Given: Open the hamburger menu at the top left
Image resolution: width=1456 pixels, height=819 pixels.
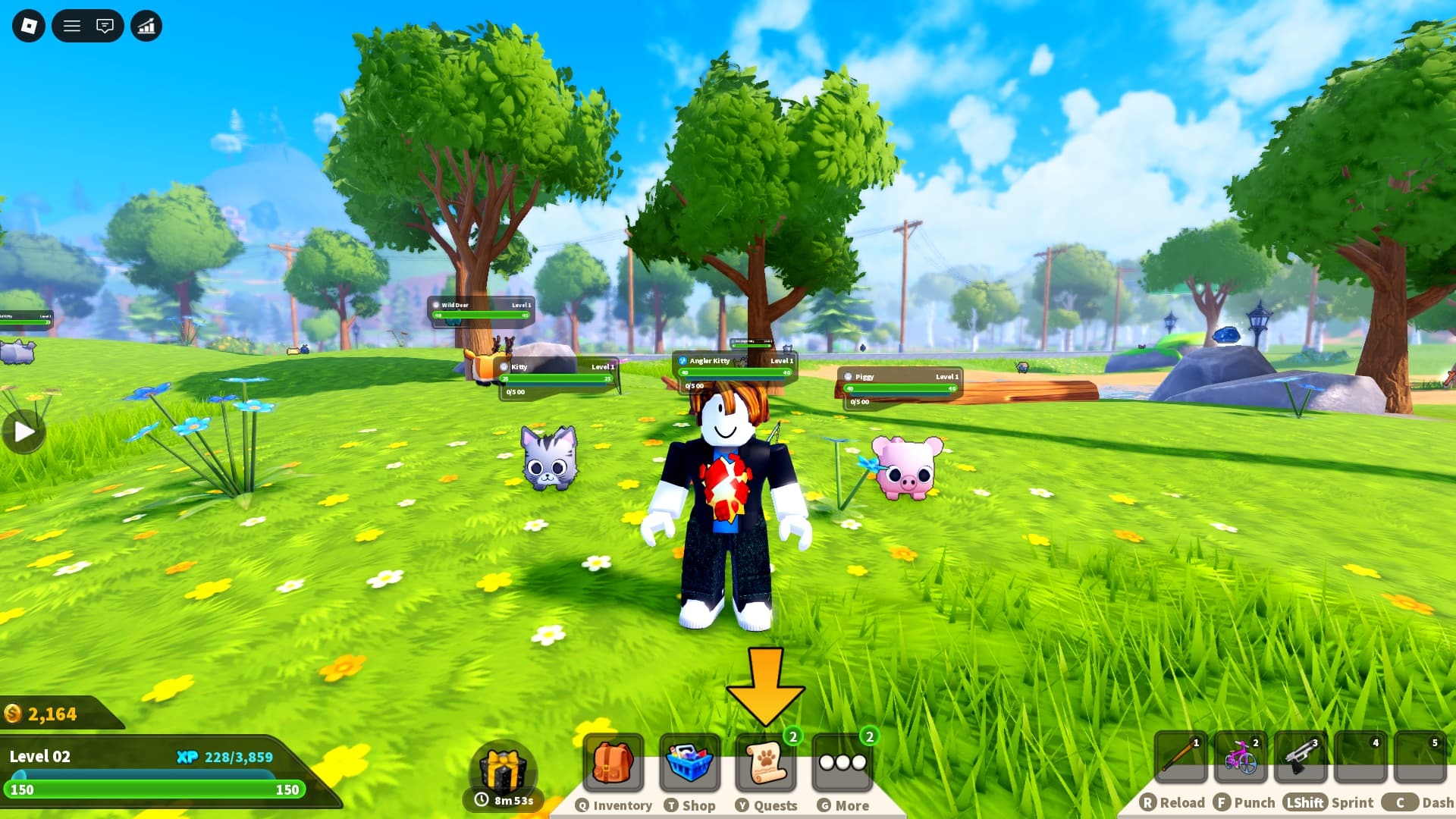Looking at the screenshot, I should [x=73, y=26].
